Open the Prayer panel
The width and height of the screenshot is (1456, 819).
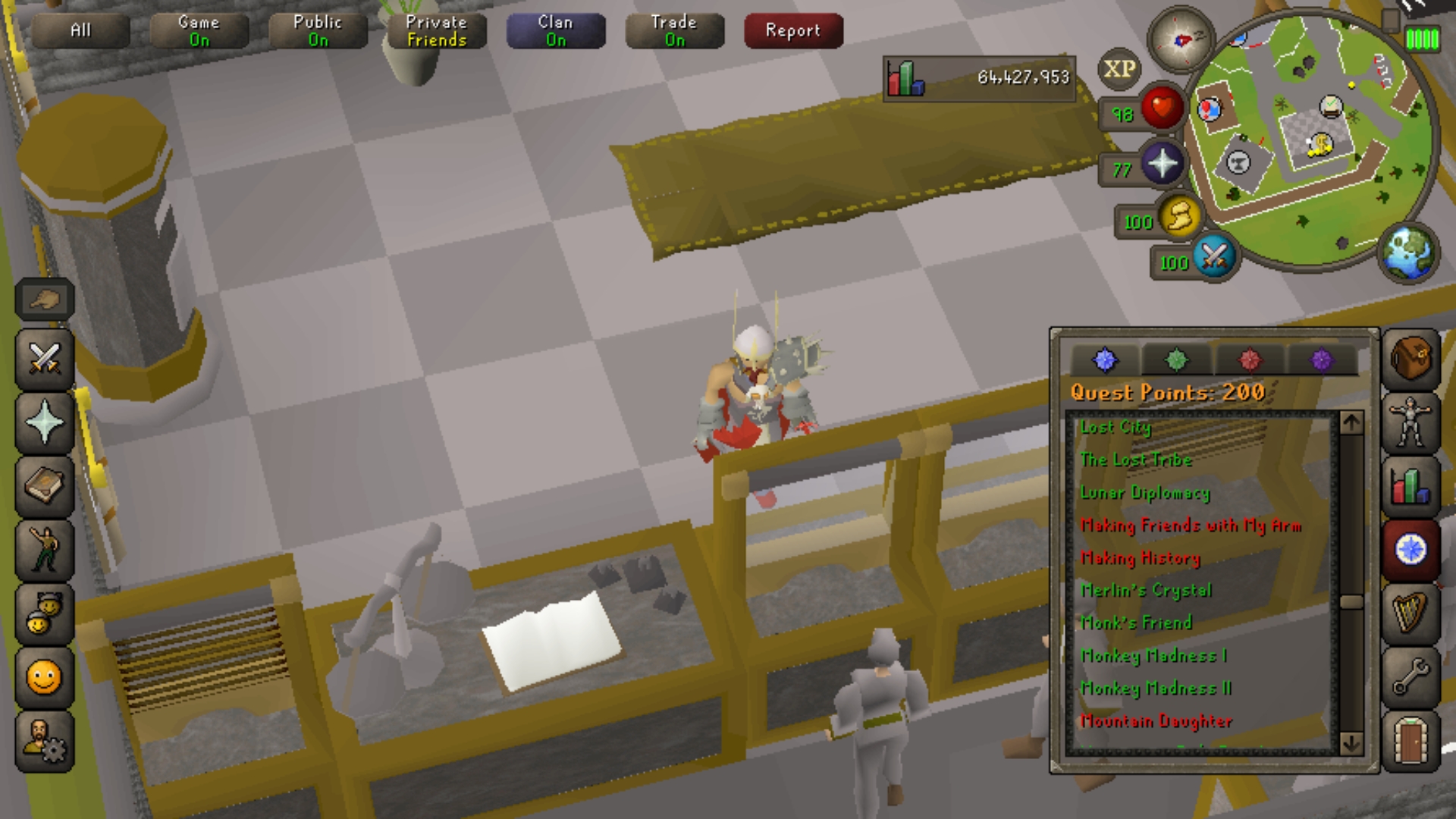[x=43, y=422]
